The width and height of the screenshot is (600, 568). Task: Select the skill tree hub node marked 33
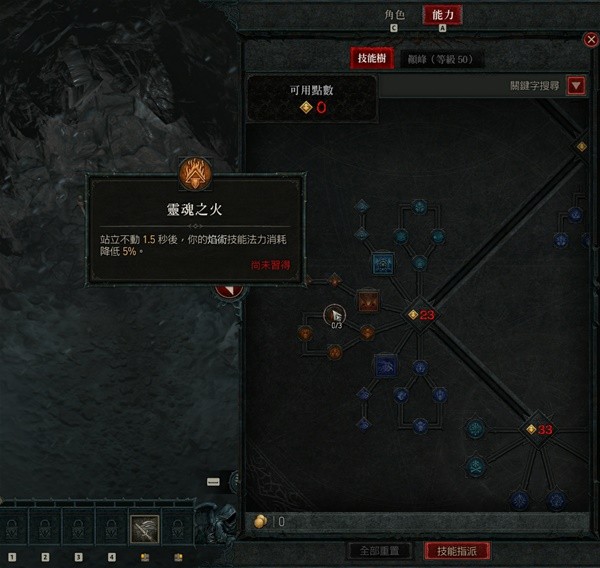pyautogui.click(x=532, y=429)
